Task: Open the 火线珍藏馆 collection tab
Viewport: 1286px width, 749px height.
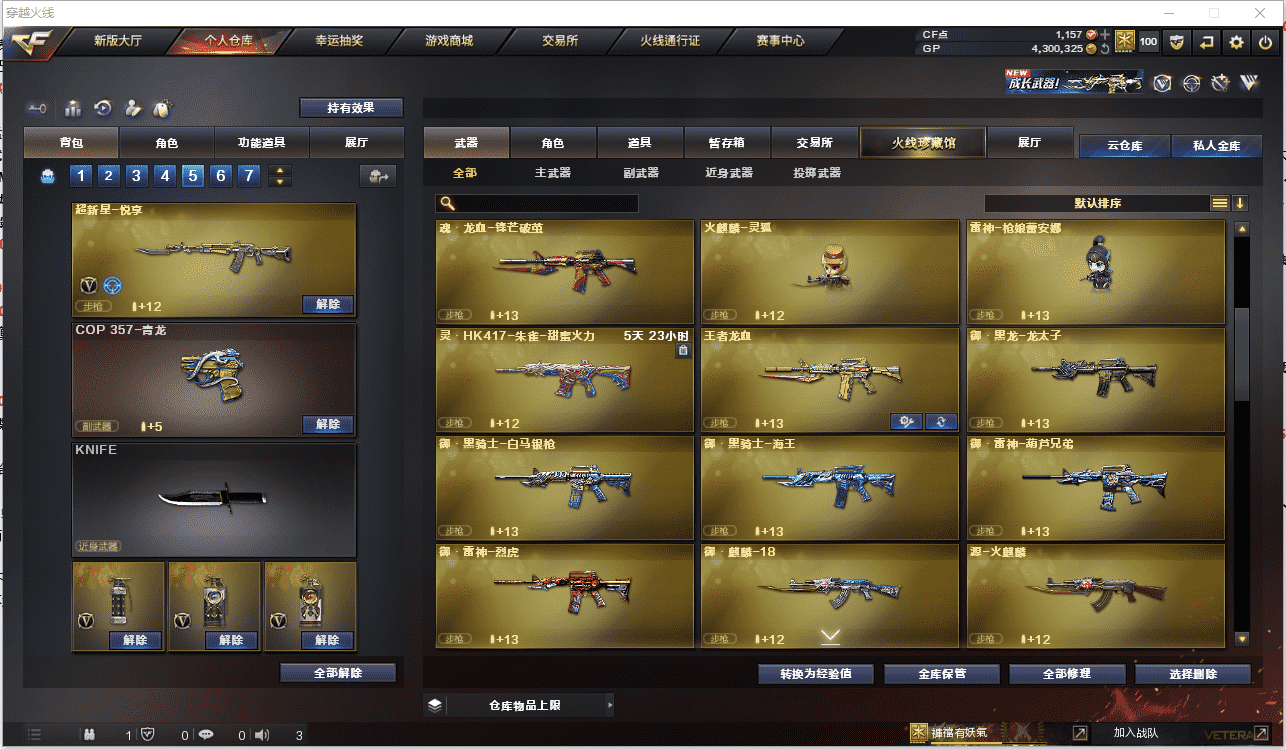Action: [x=923, y=143]
